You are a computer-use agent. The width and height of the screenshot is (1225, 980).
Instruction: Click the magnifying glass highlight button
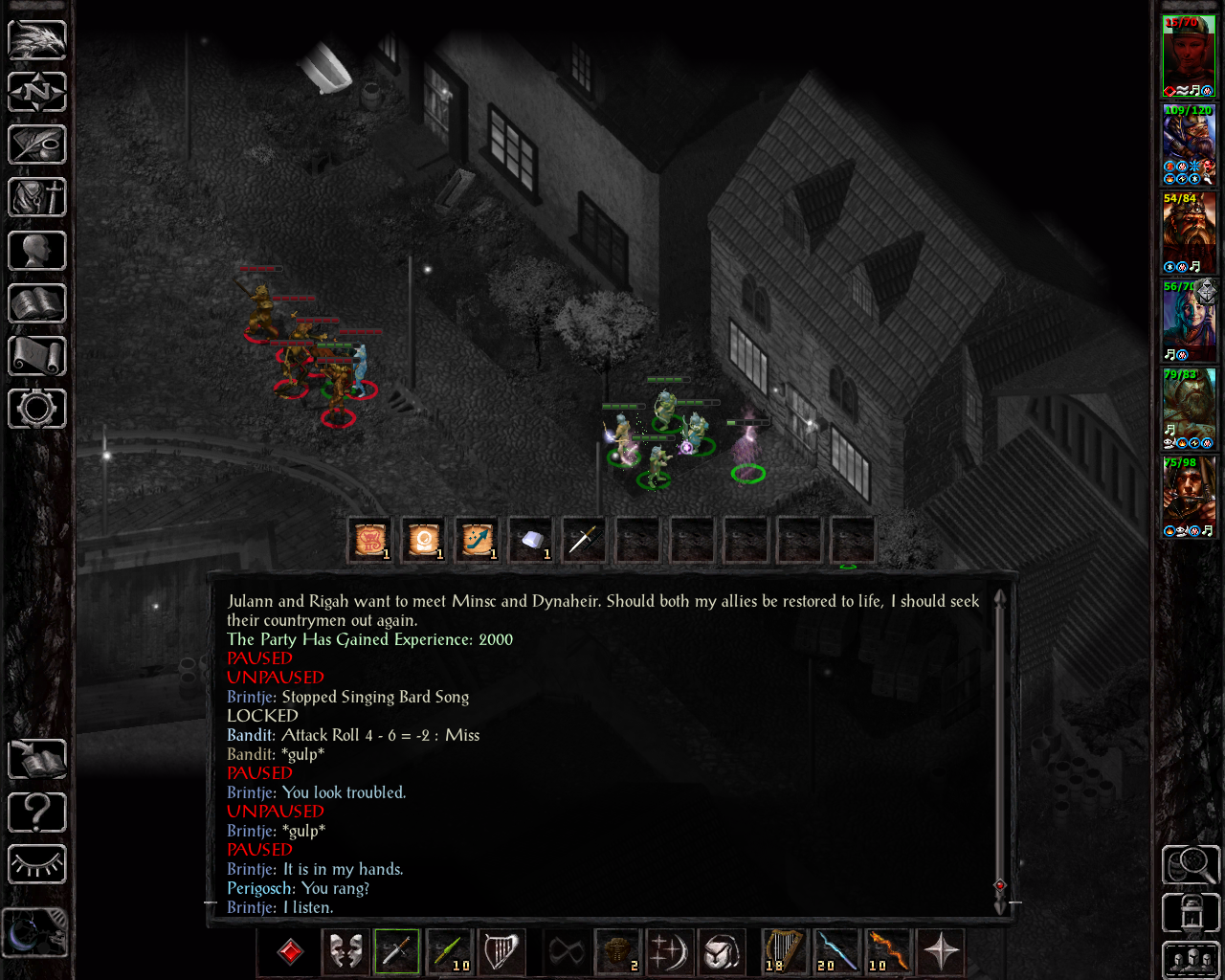tap(1191, 864)
